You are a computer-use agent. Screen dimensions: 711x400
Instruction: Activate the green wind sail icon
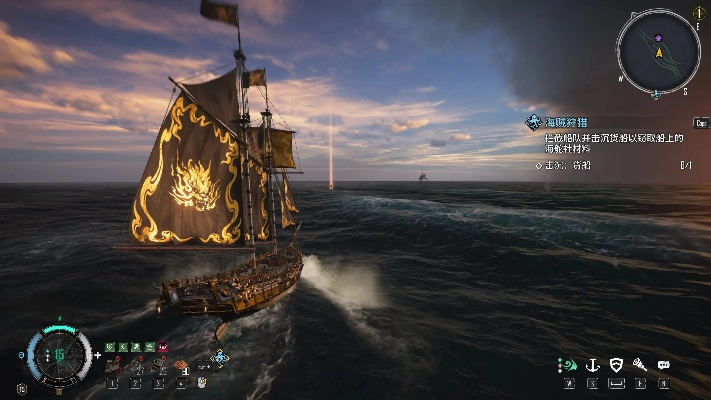point(568,365)
